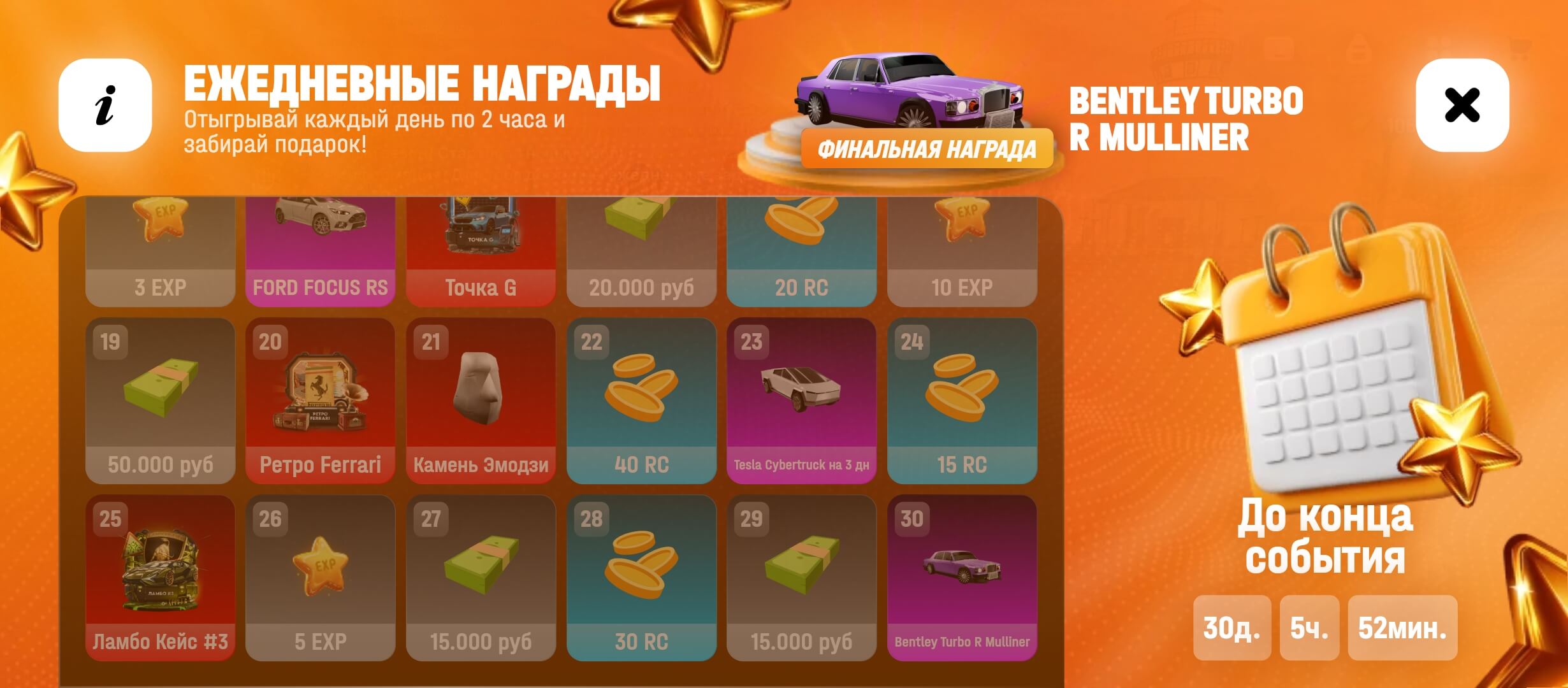Pick the 5 EXP star reward
Viewport: 1568px width, 688px height.
coord(320,578)
